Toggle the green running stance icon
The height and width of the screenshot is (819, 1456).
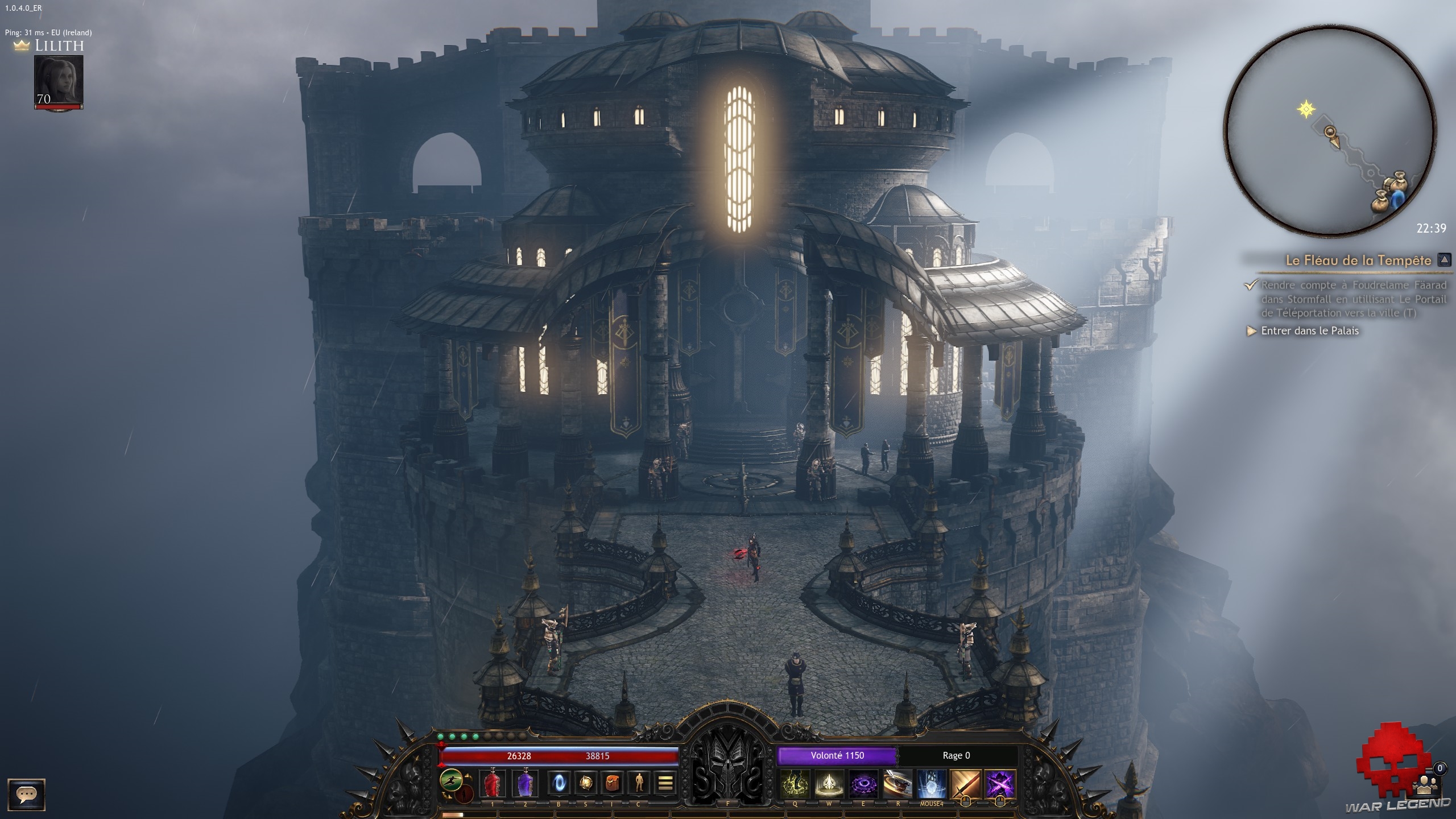[x=451, y=780]
